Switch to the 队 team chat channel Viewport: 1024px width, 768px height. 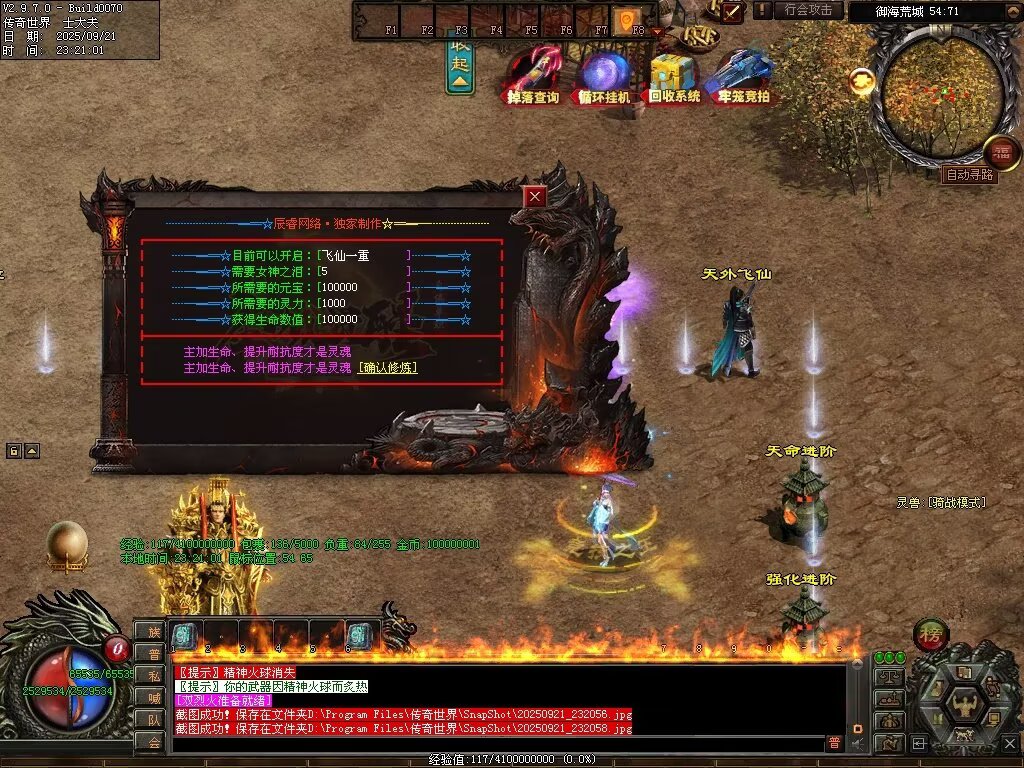(153, 719)
